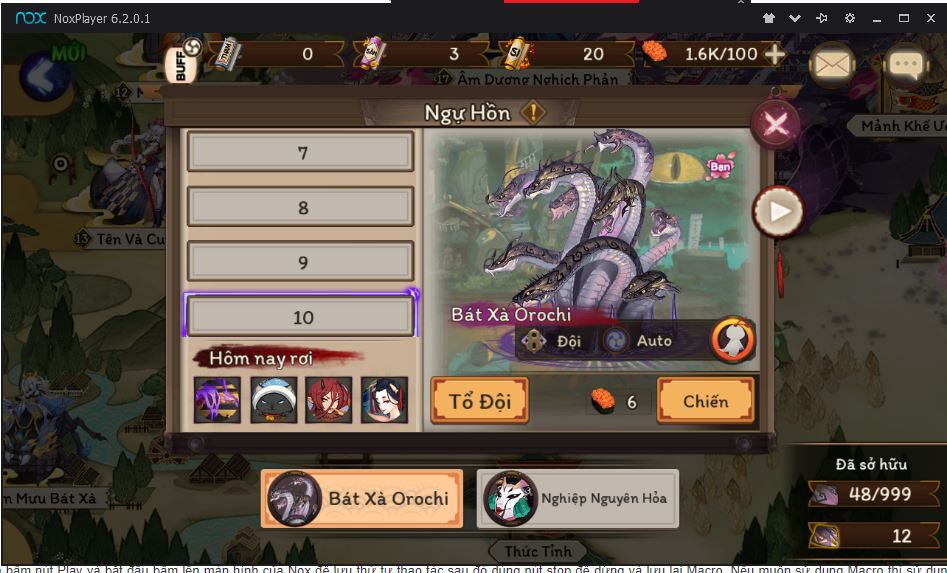The image size is (947, 573).
Task: Open the Bạn friends invite icon
Action: (x=720, y=166)
